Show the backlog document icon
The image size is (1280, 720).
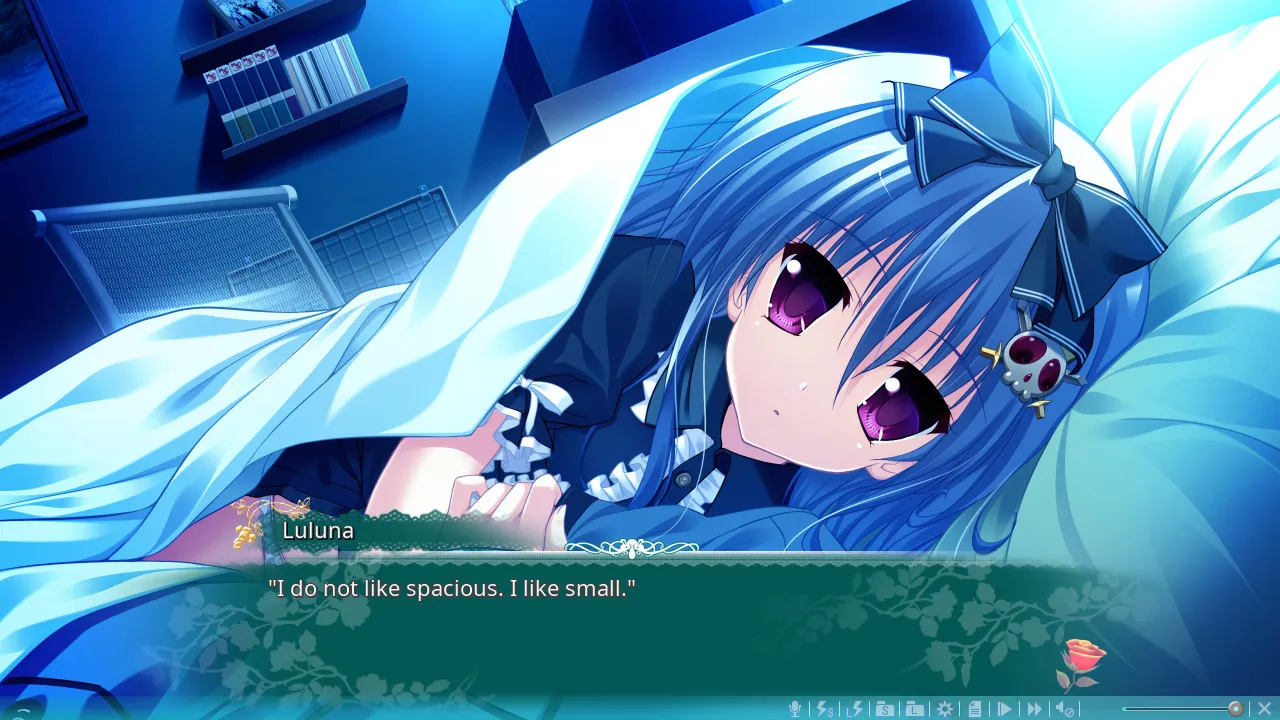pos(975,709)
